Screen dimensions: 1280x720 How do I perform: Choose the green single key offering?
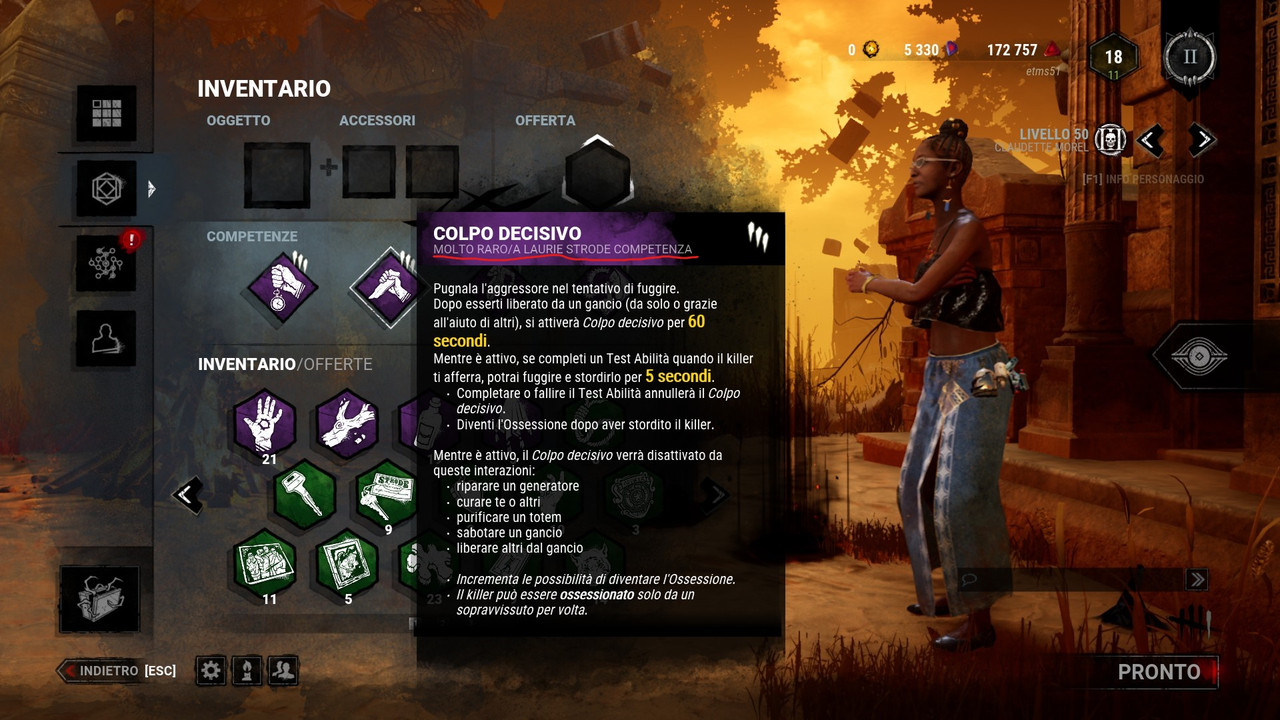point(305,494)
